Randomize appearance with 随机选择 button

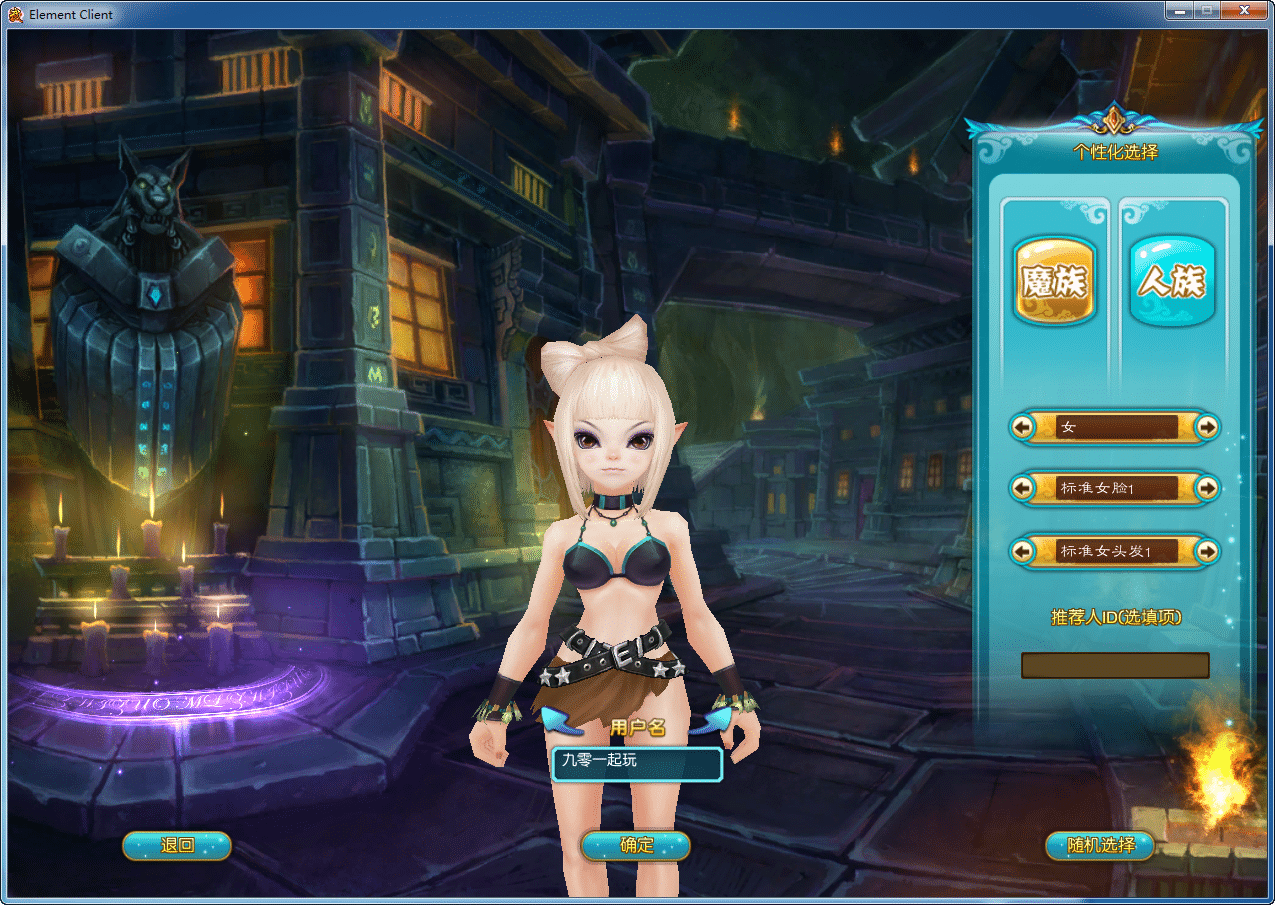(1100, 846)
